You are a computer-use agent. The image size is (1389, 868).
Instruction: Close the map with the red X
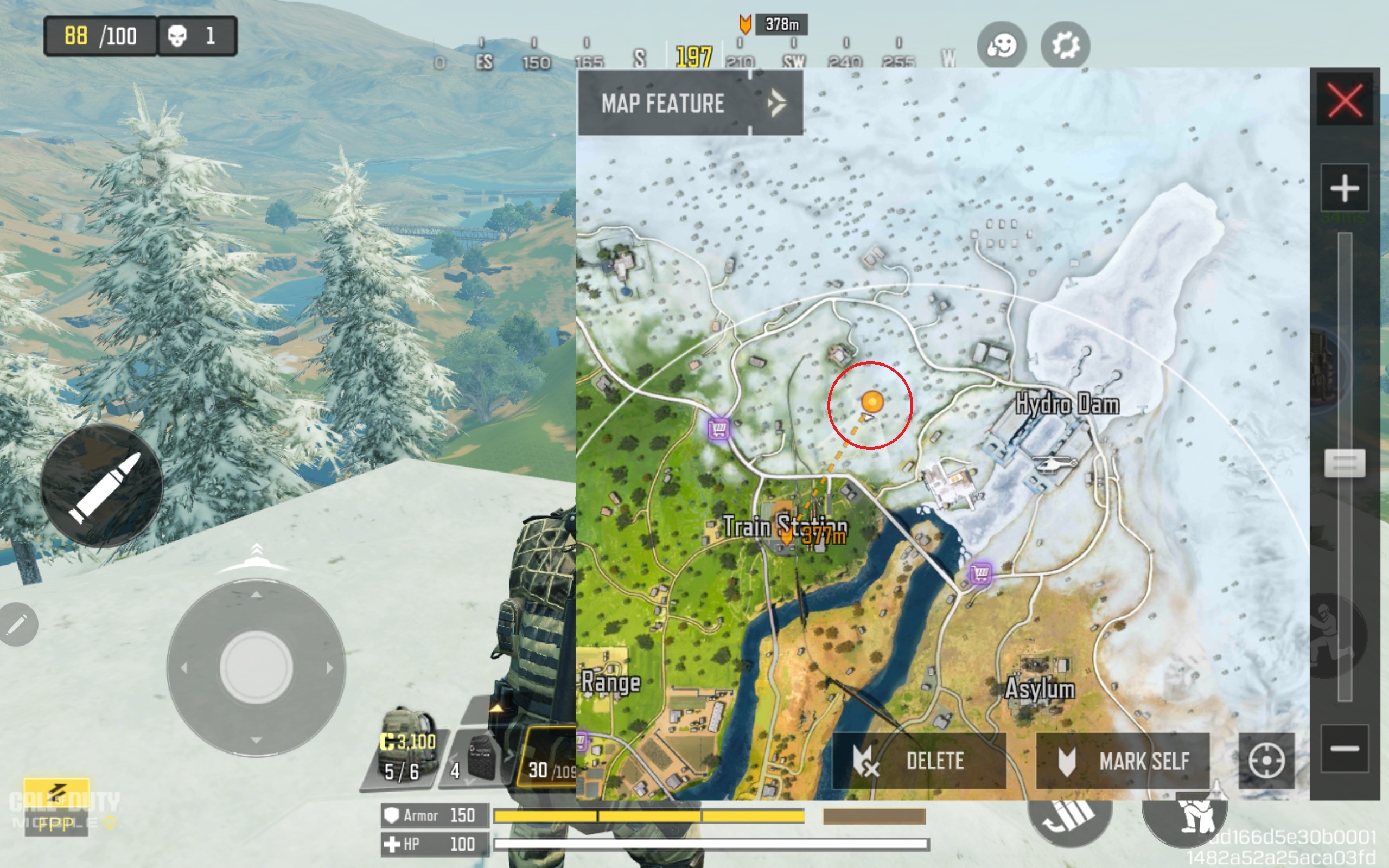(1344, 100)
